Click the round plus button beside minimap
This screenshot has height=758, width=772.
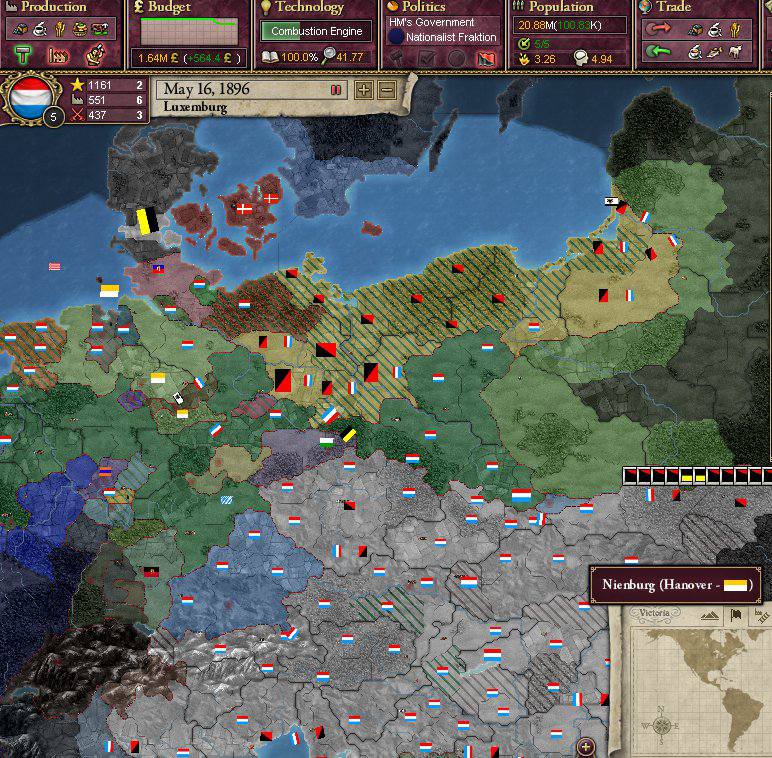[587, 745]
